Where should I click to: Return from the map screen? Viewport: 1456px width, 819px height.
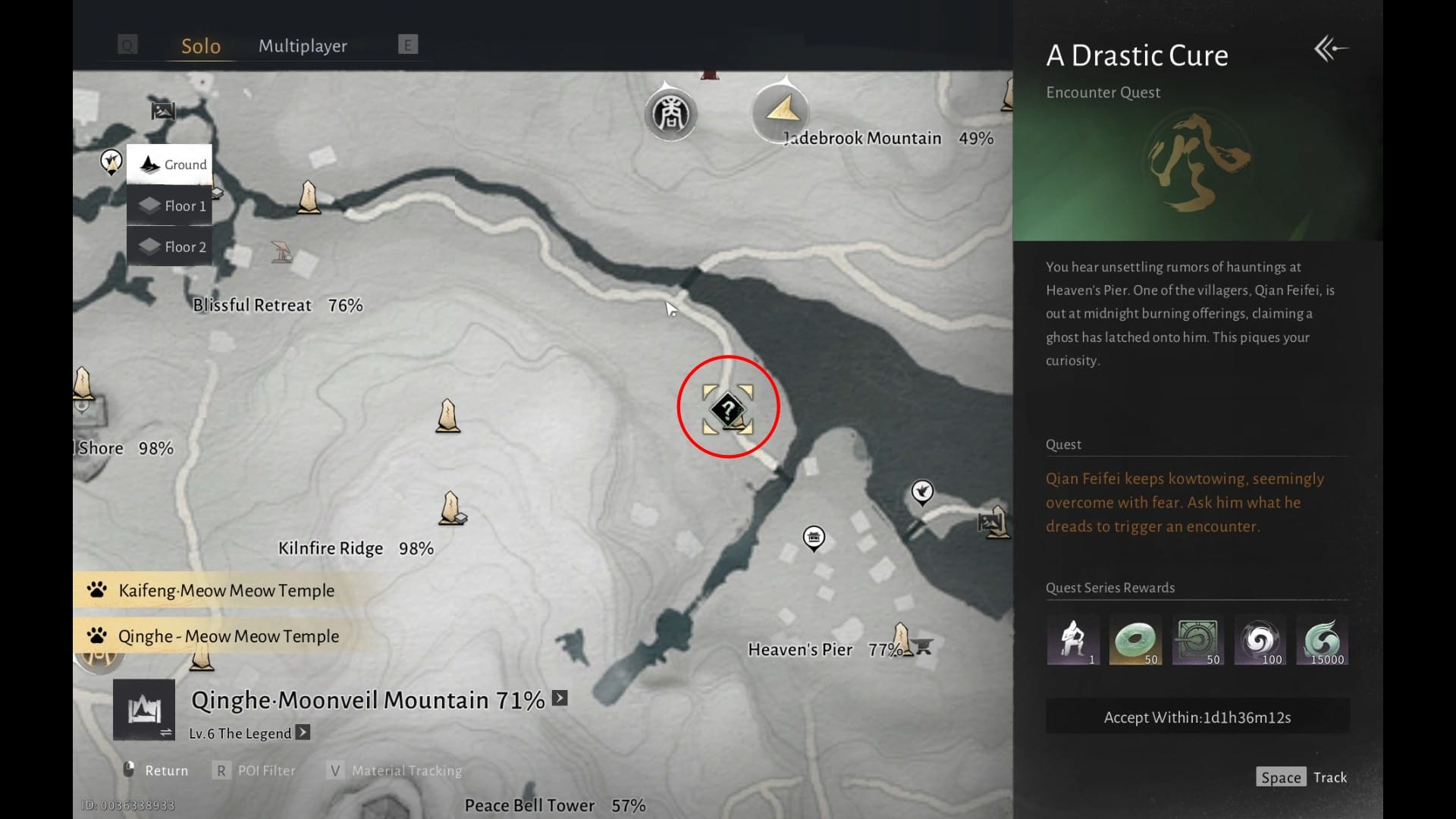[x=156, y=770]
